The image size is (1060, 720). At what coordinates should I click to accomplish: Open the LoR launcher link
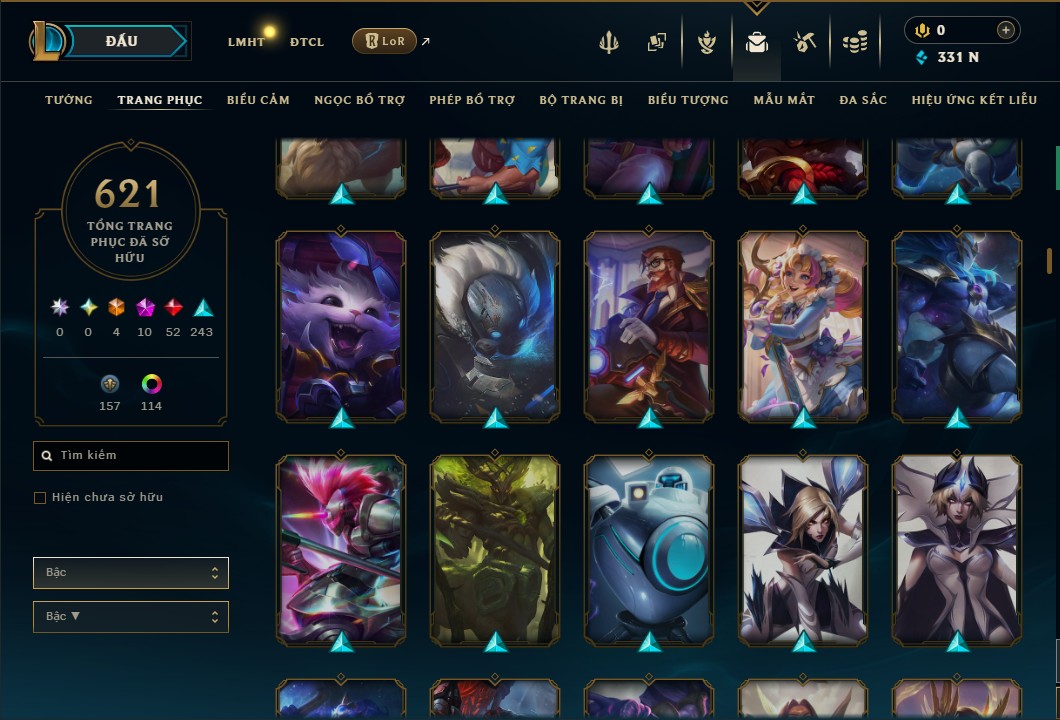(385, 41)
